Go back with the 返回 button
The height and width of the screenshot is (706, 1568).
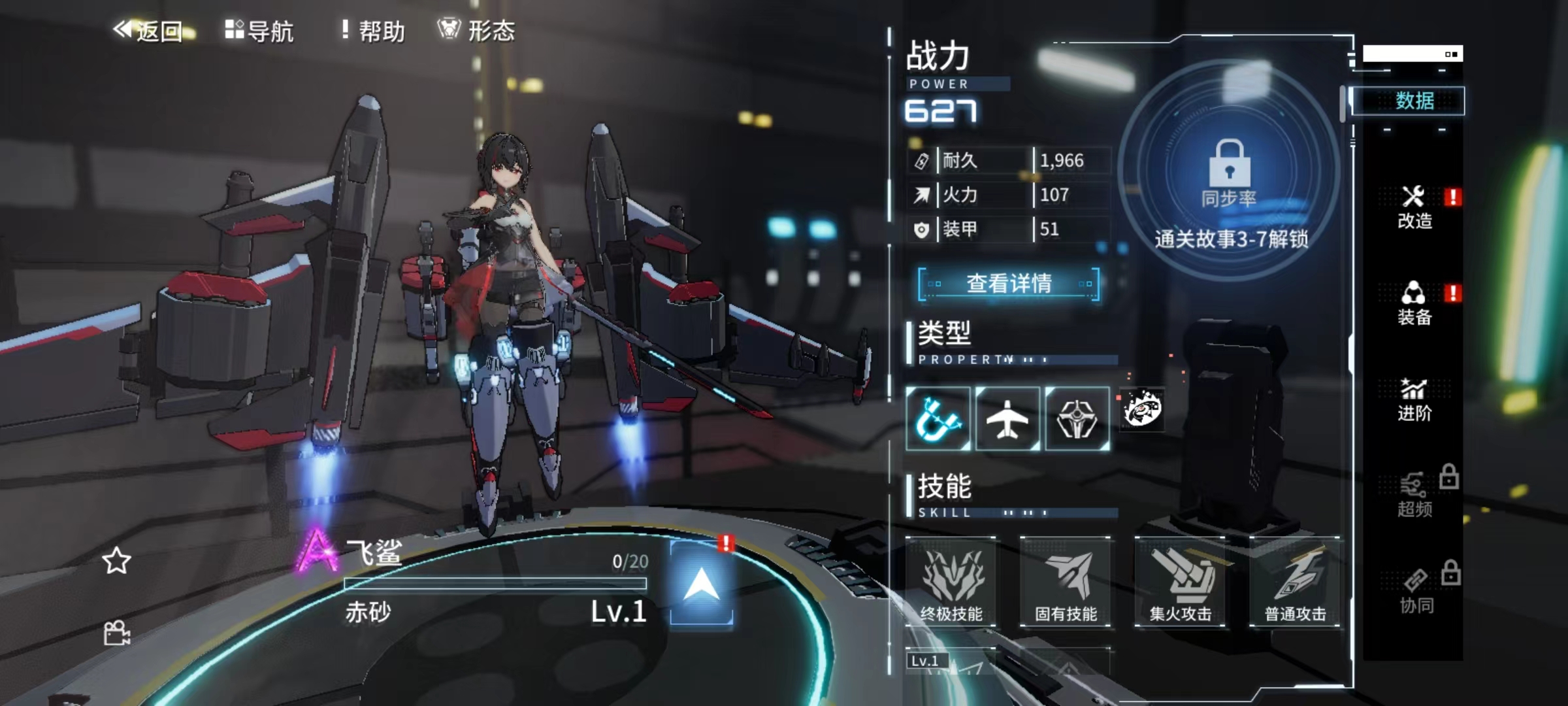(x=149, y=31)
